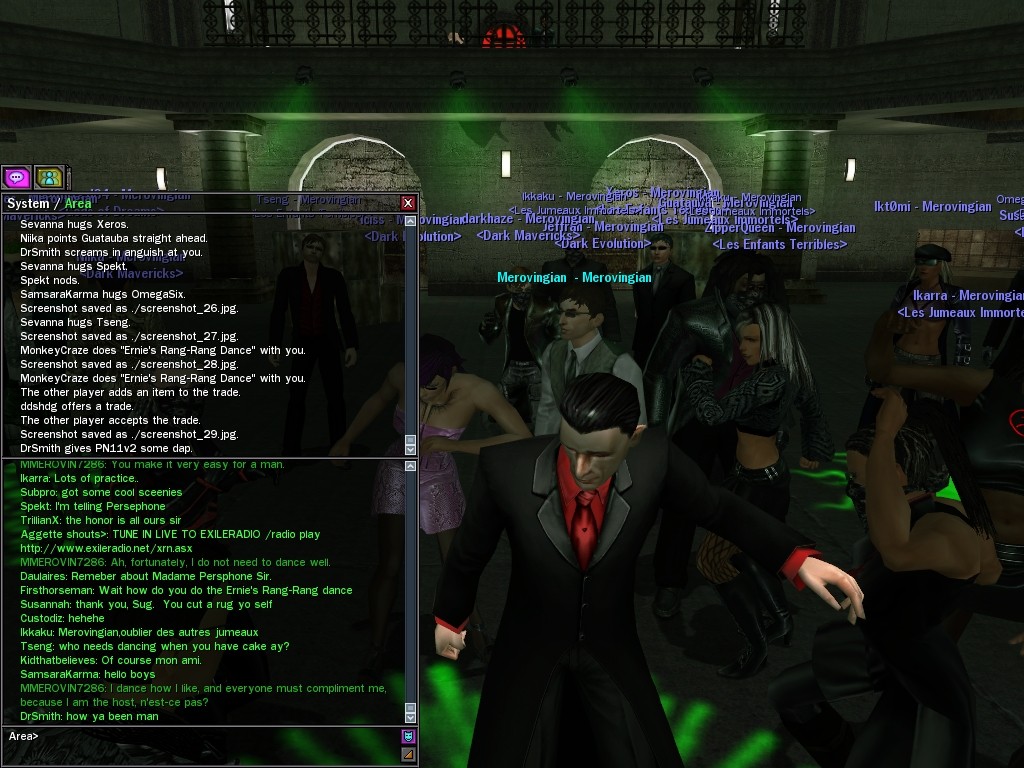Close the System / Area chat window
The image size is (1024, 768).
coord(407,203)
